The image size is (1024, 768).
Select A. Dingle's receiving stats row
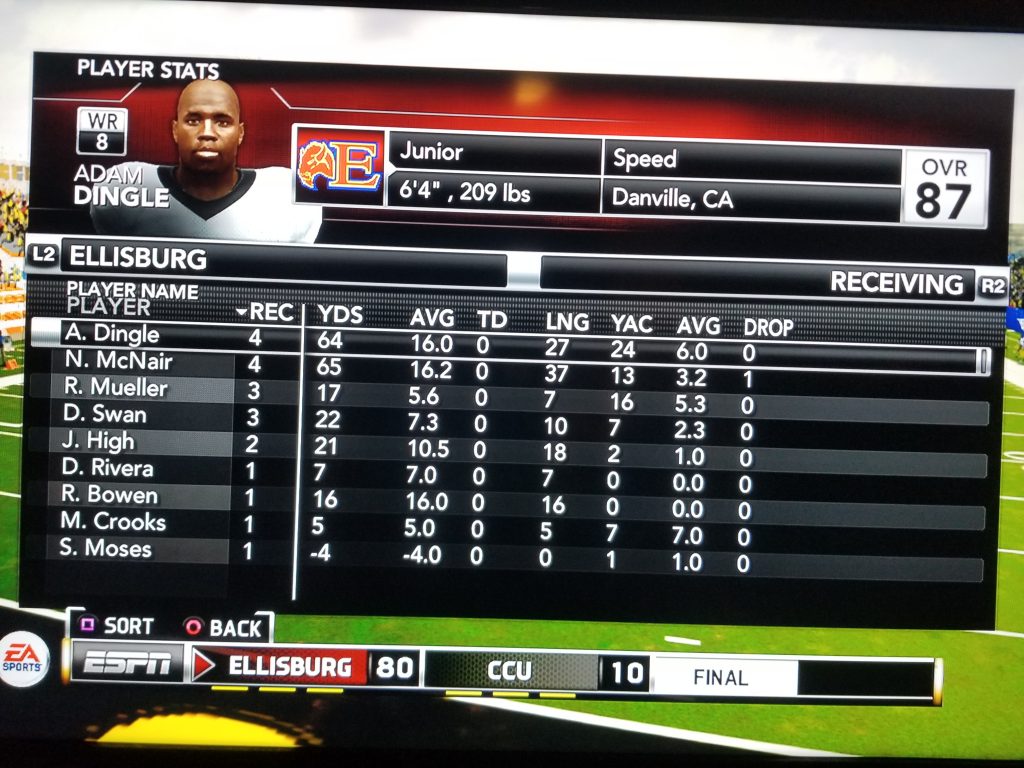111,334
